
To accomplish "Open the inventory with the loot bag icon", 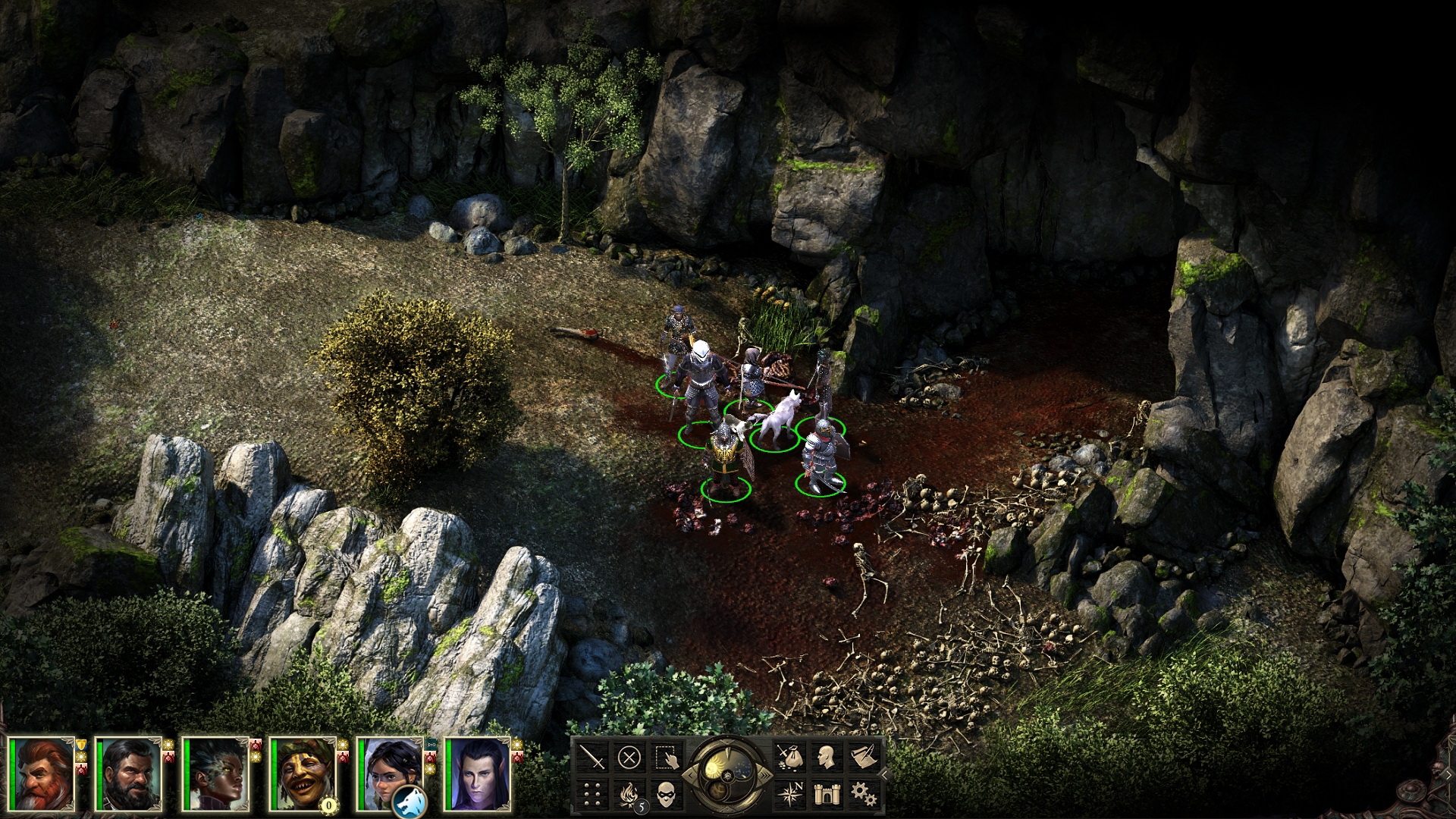I will point(790,757).
